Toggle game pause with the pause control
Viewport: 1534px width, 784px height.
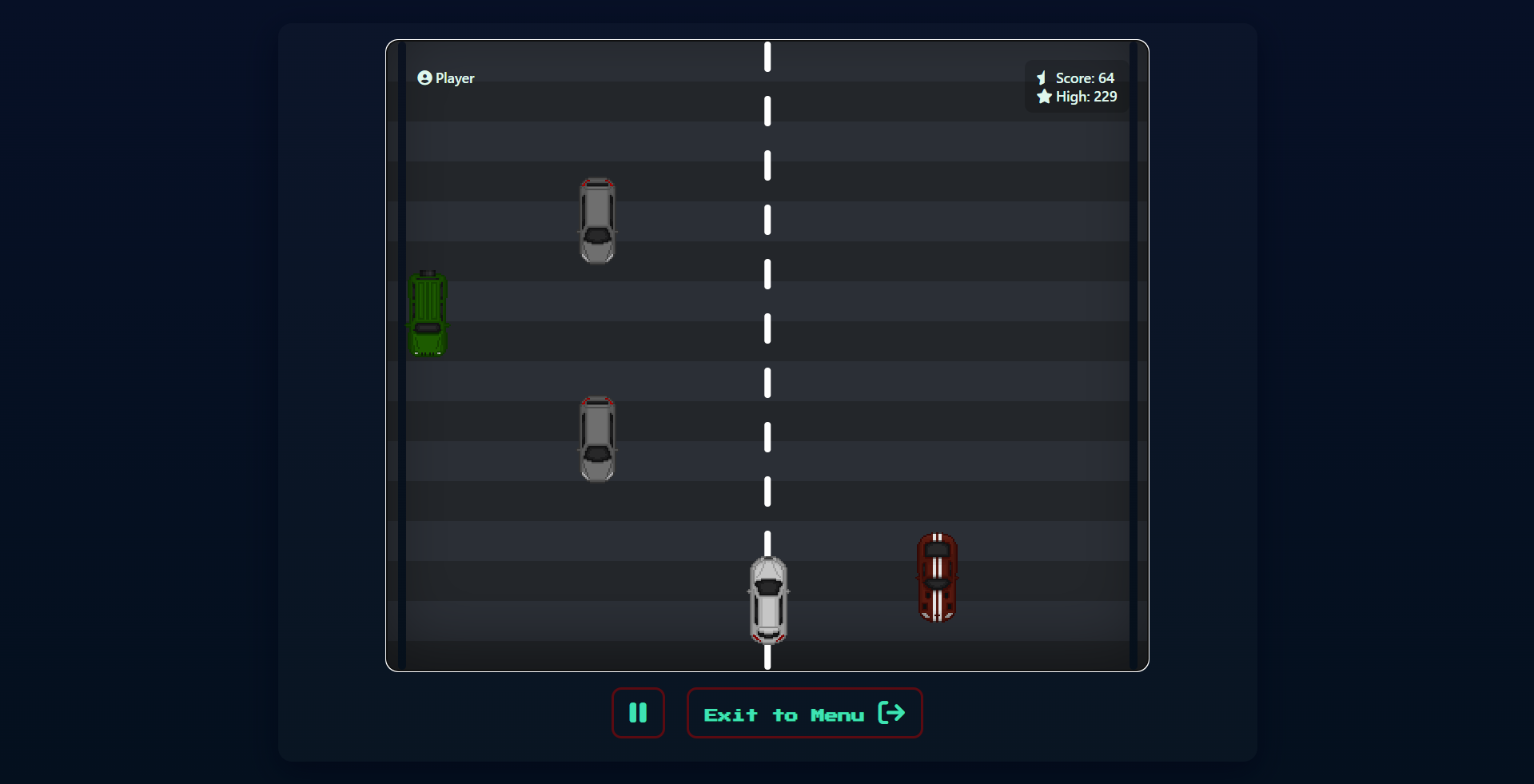click(x=637, y=713)
